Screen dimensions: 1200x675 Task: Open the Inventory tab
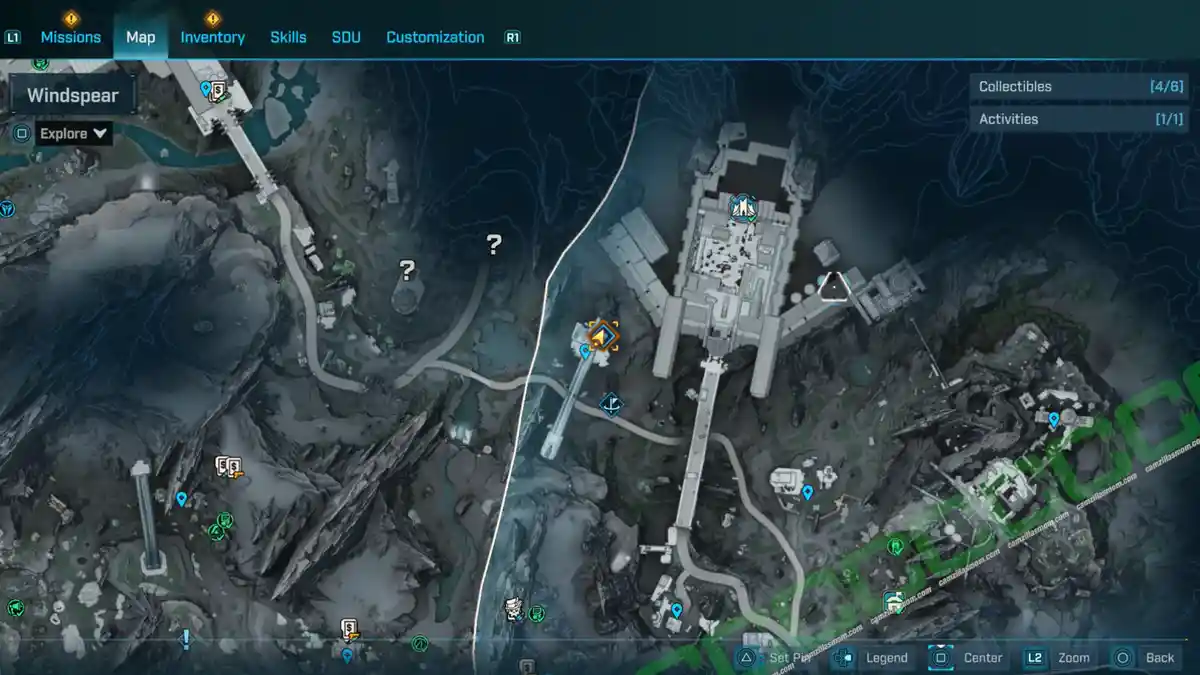(x=212, y=37)
